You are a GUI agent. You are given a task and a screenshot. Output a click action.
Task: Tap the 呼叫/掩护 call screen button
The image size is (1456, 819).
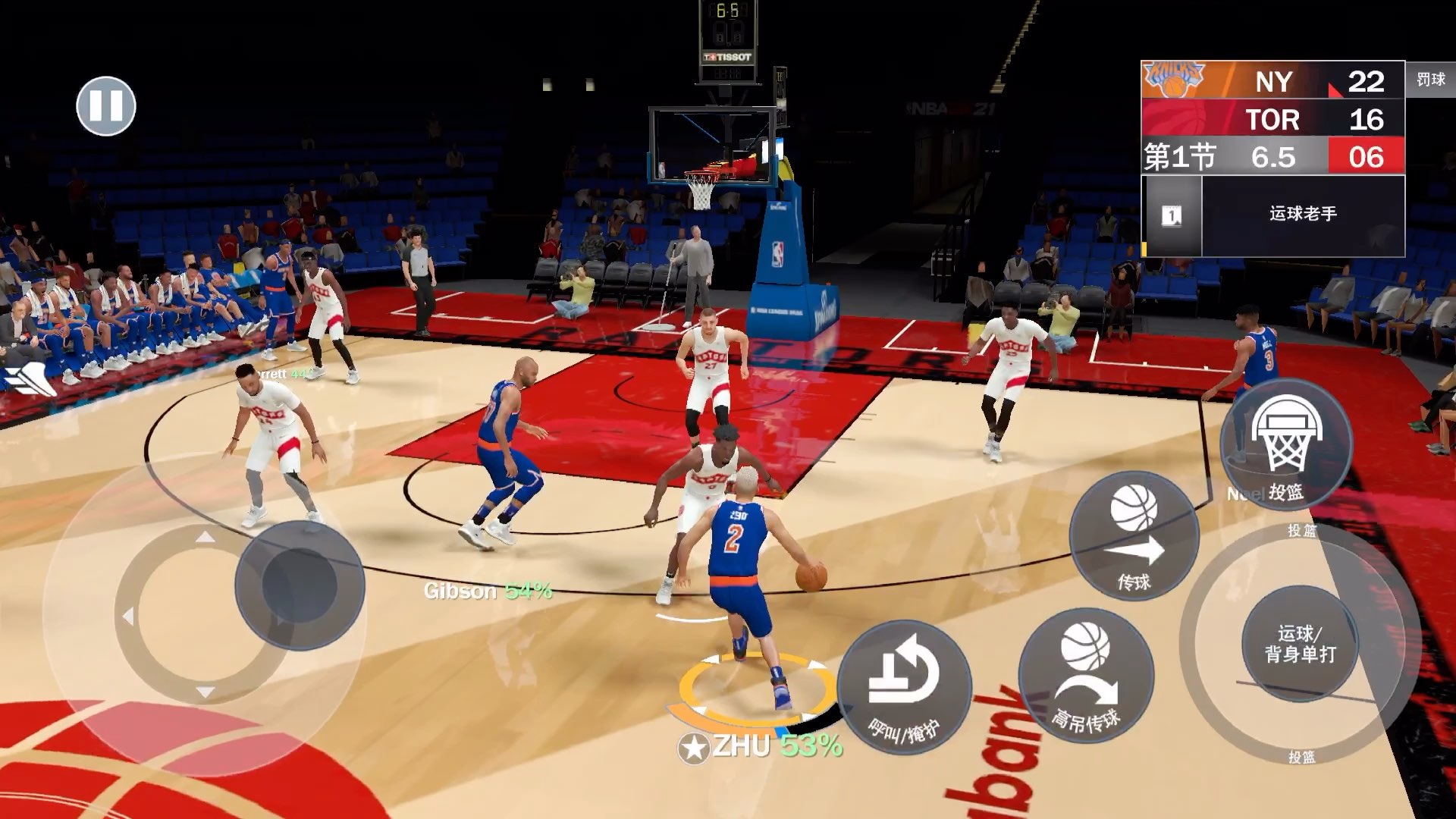click(904, 687)
